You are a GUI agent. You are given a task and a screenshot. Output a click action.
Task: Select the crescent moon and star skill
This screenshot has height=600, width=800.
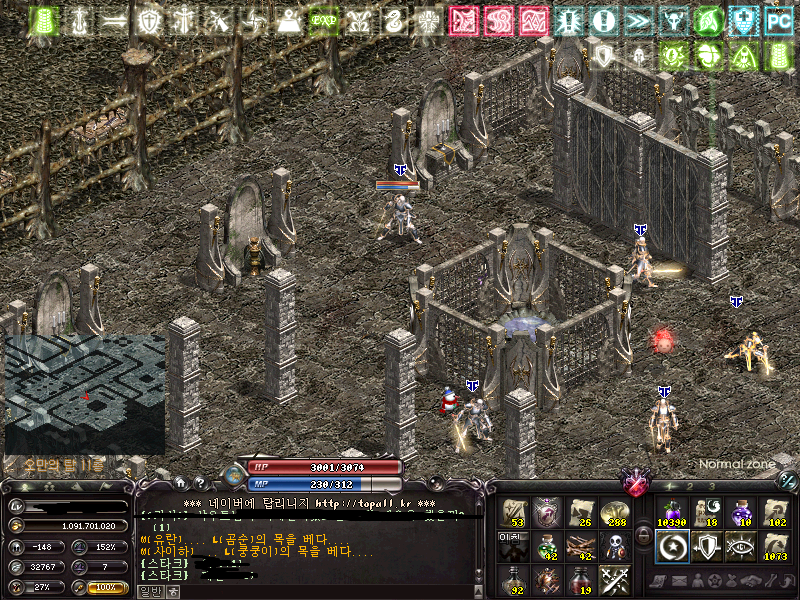coord(673,546)
